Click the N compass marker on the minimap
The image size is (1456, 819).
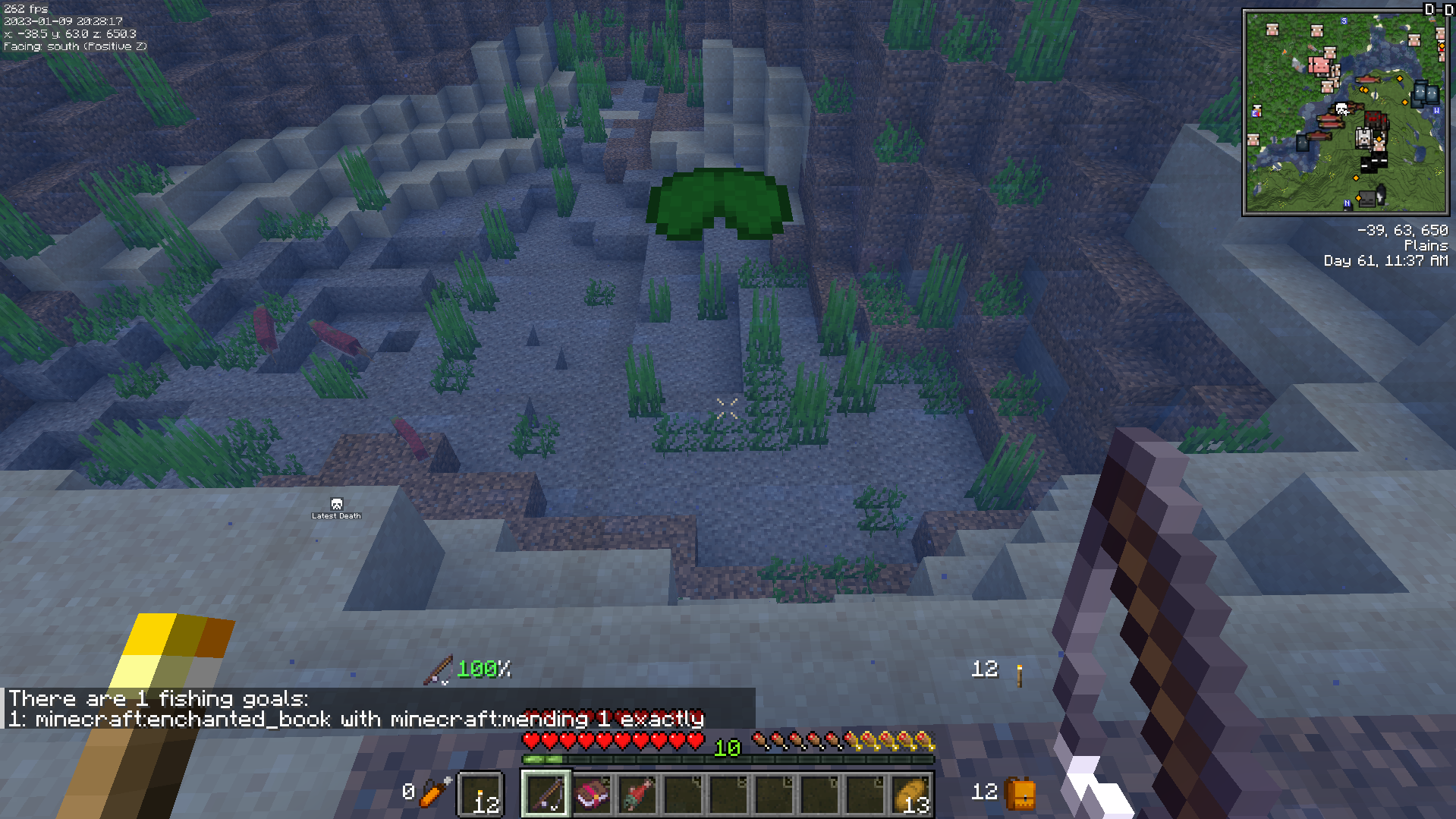coord(1347,203)
